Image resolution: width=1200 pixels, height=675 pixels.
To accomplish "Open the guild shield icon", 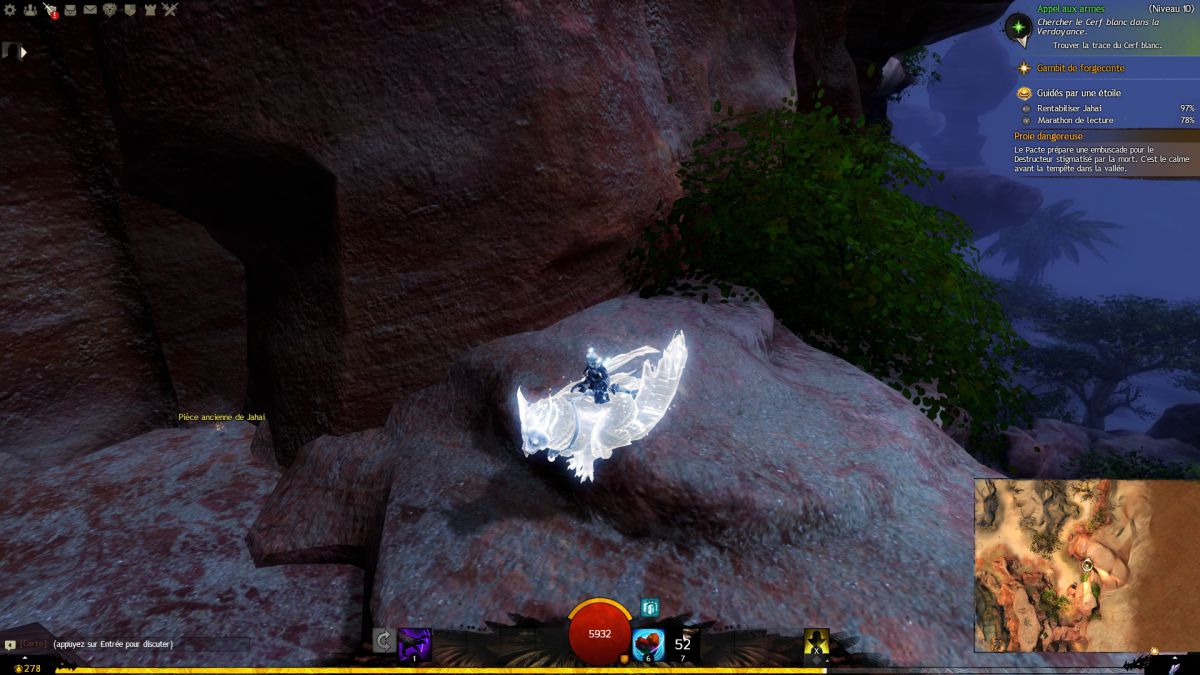I will click(x=130, y=10).
